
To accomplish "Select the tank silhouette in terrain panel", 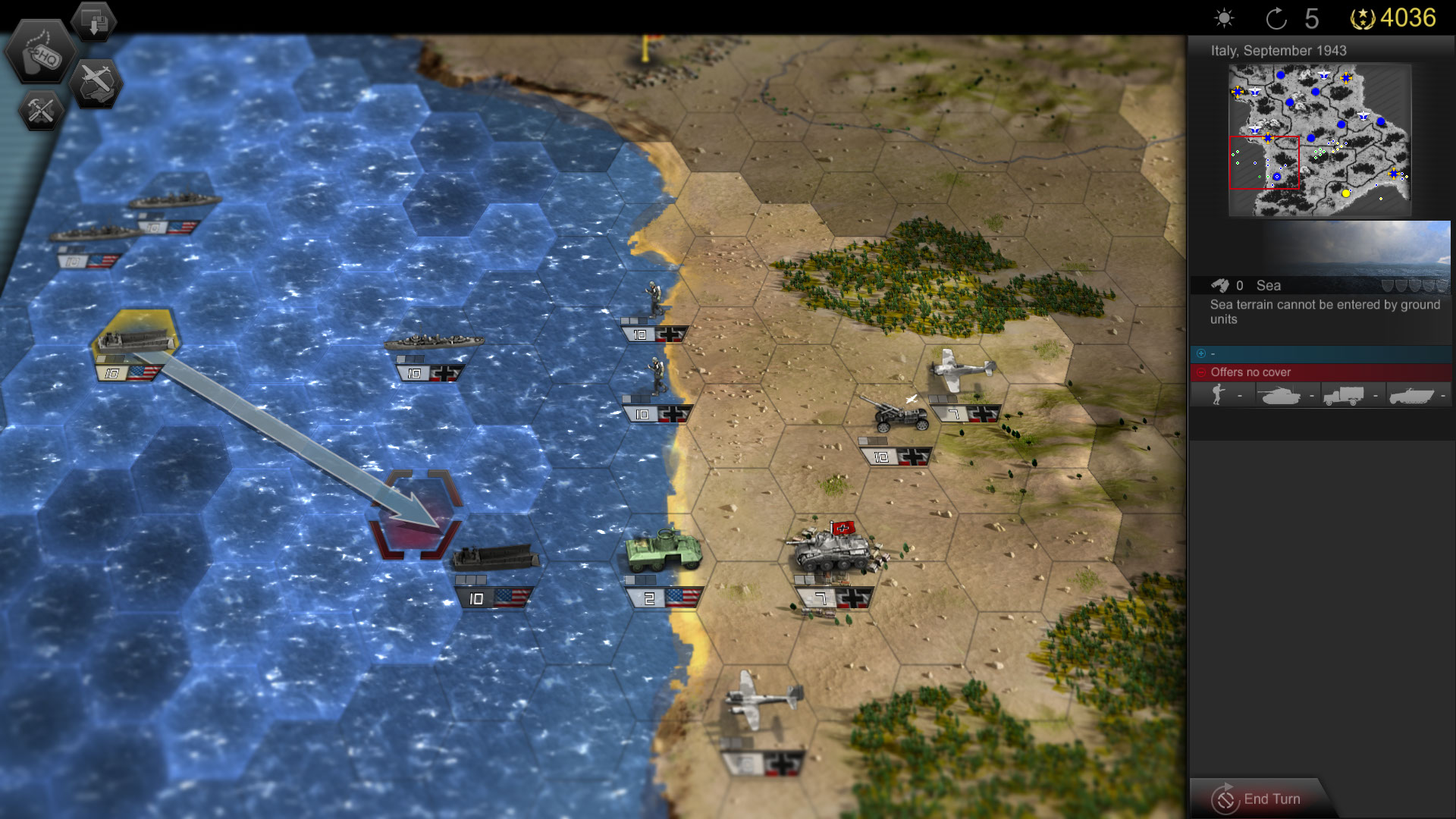I will click(x=1281, y=394).
